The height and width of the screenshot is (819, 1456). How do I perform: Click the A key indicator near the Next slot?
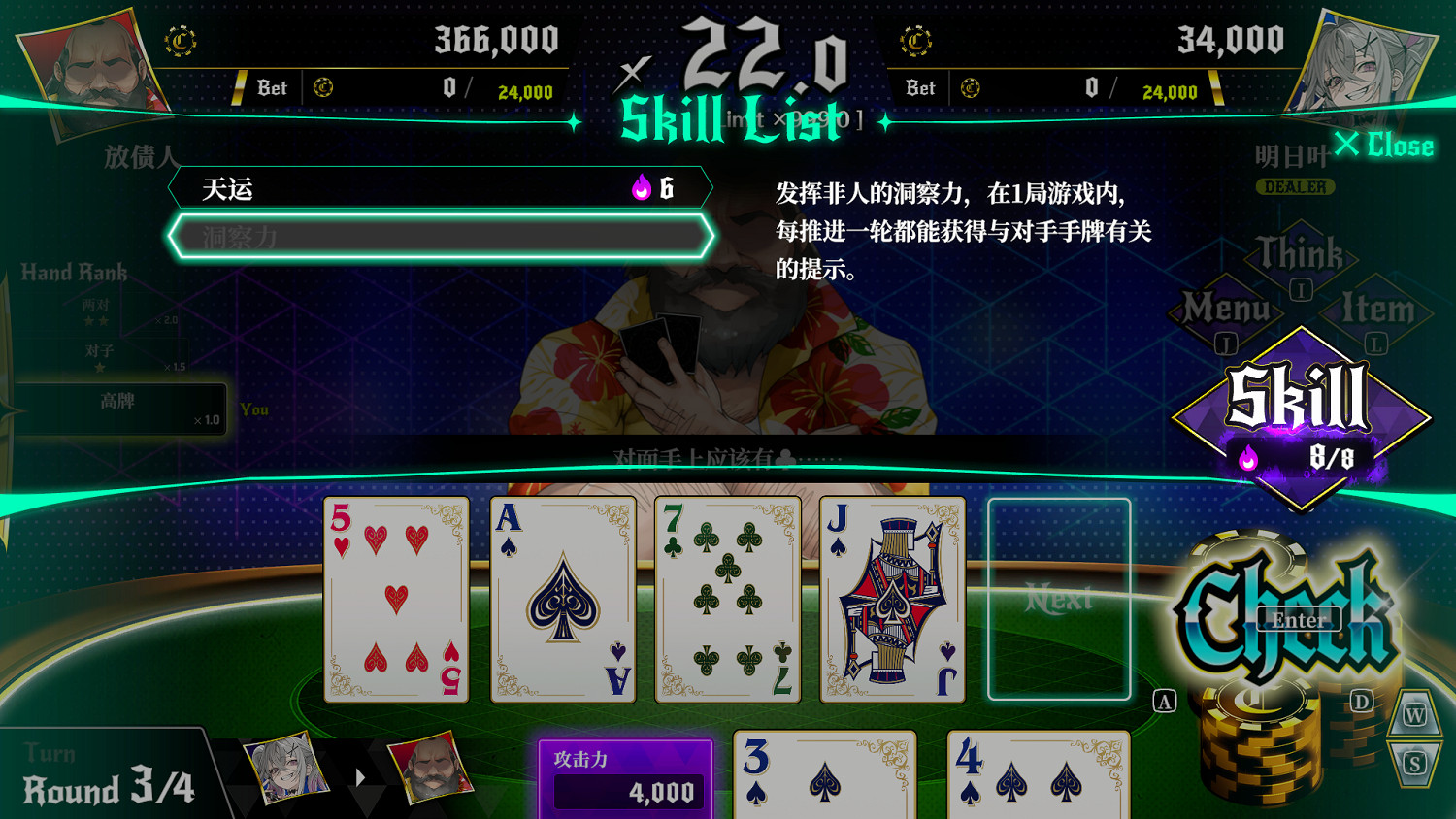(1163, 700)
